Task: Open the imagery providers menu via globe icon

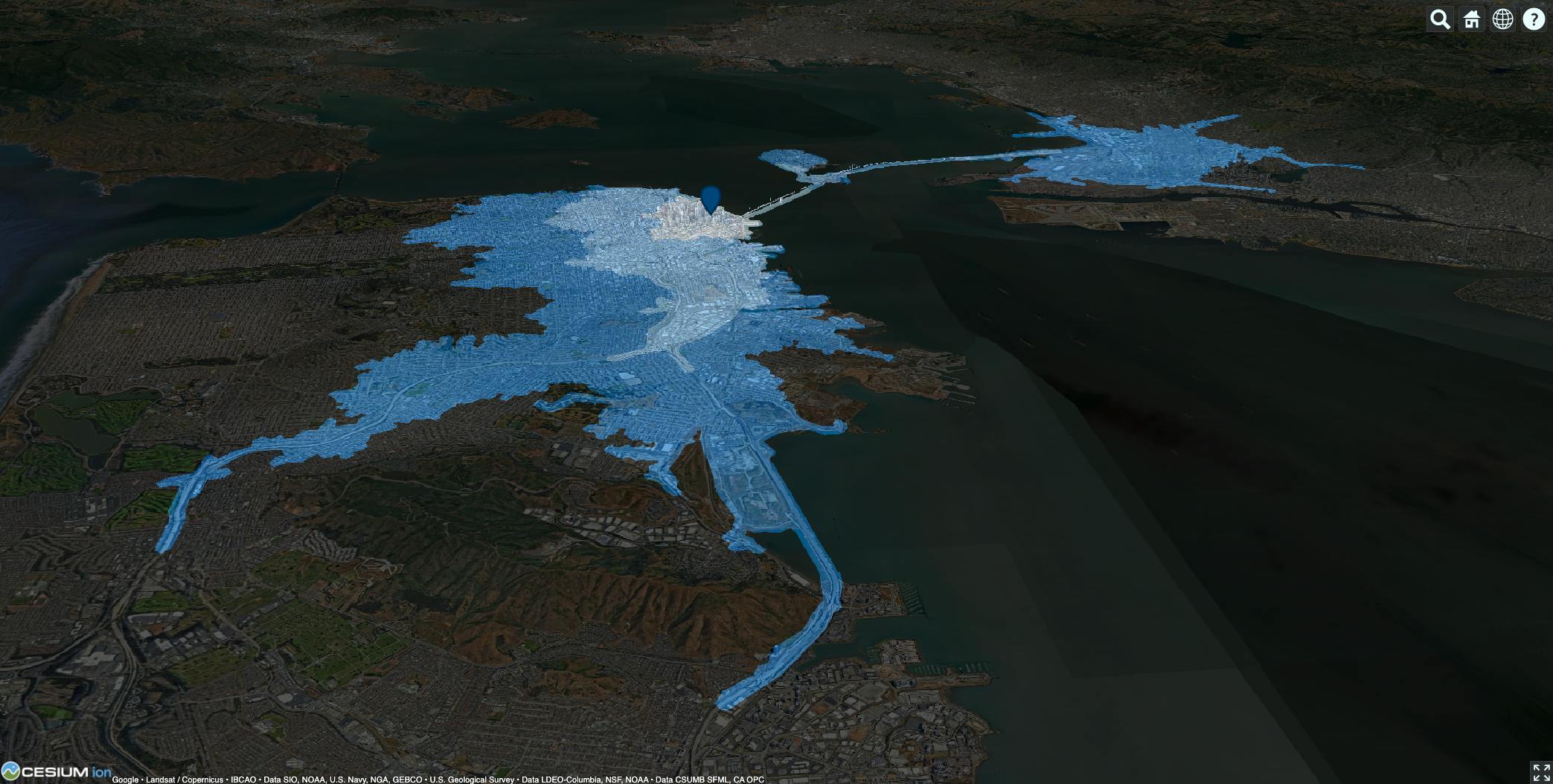Action: pos(1503,19)
